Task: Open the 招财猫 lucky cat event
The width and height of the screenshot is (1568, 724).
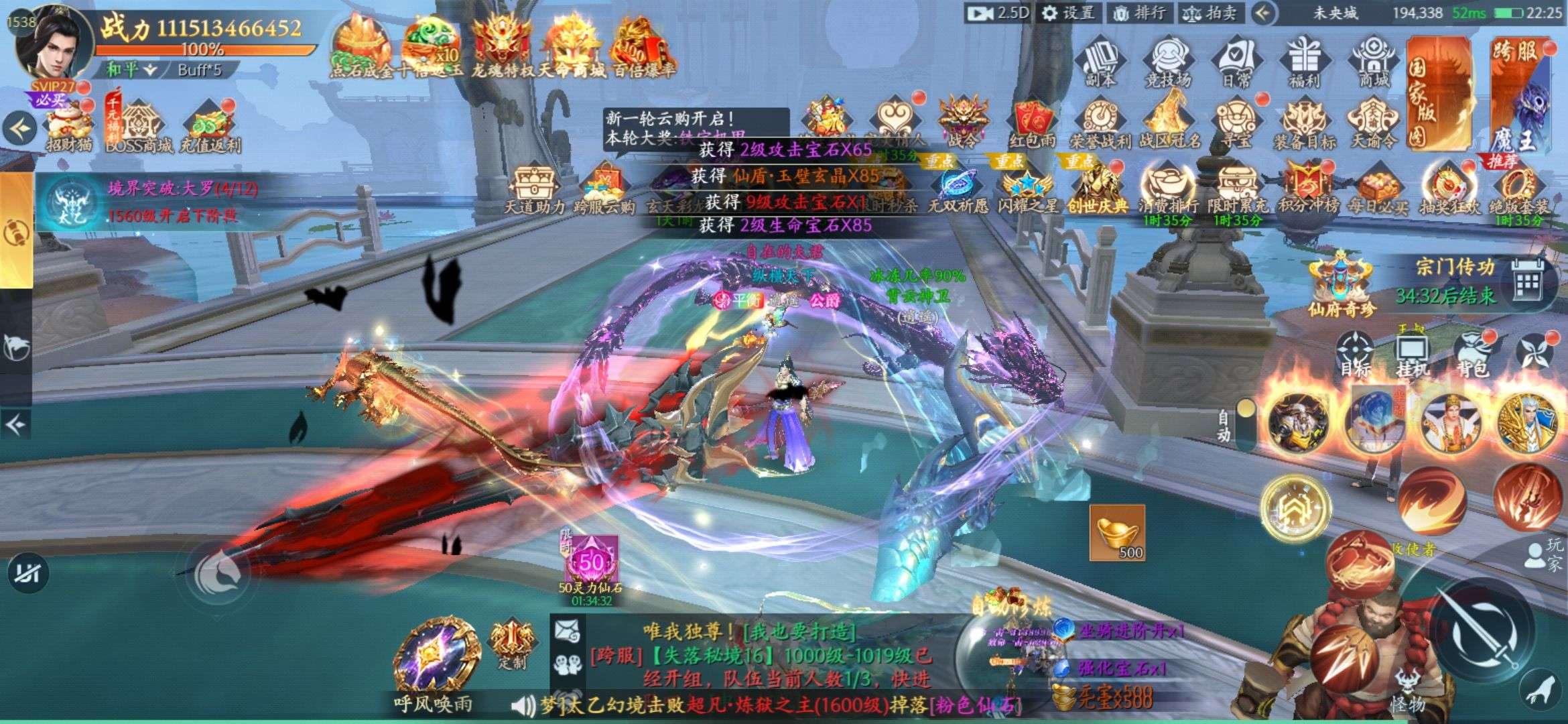Action: tap(69, 127)
